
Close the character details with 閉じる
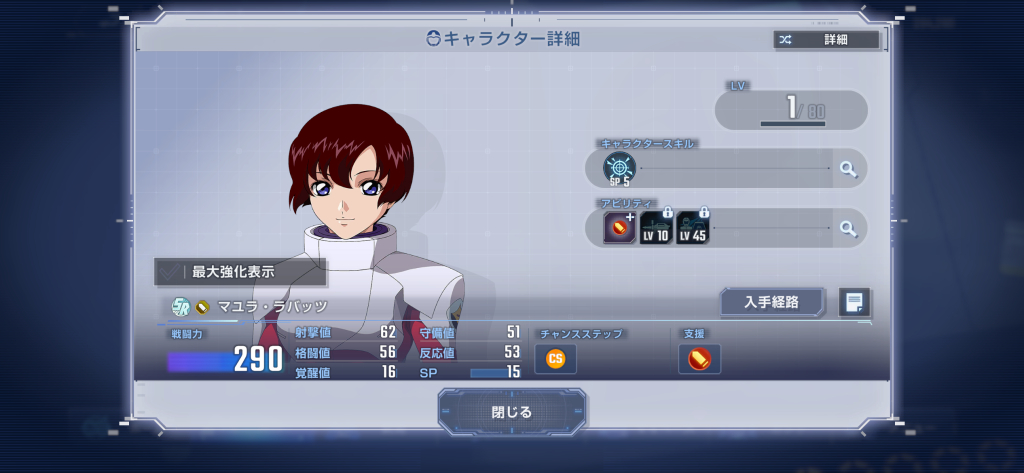512,412
